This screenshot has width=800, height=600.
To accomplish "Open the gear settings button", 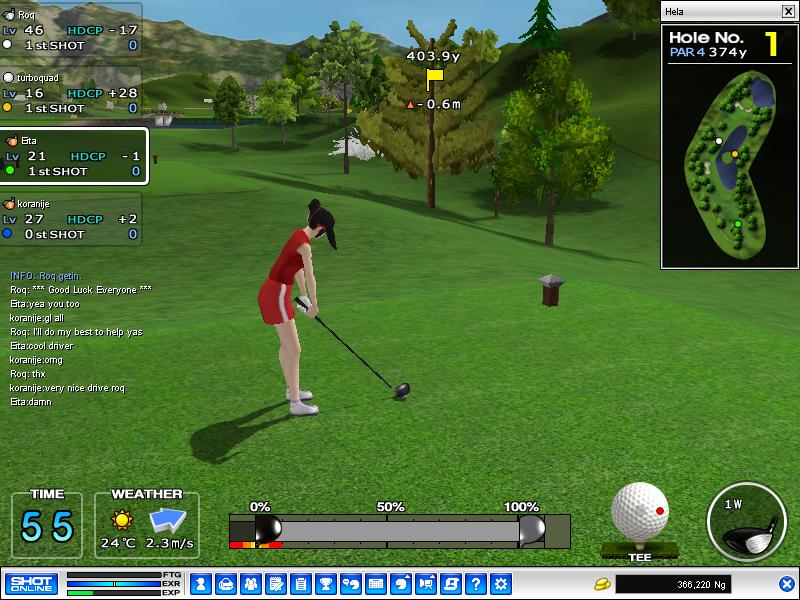I will tap(501, 583).
